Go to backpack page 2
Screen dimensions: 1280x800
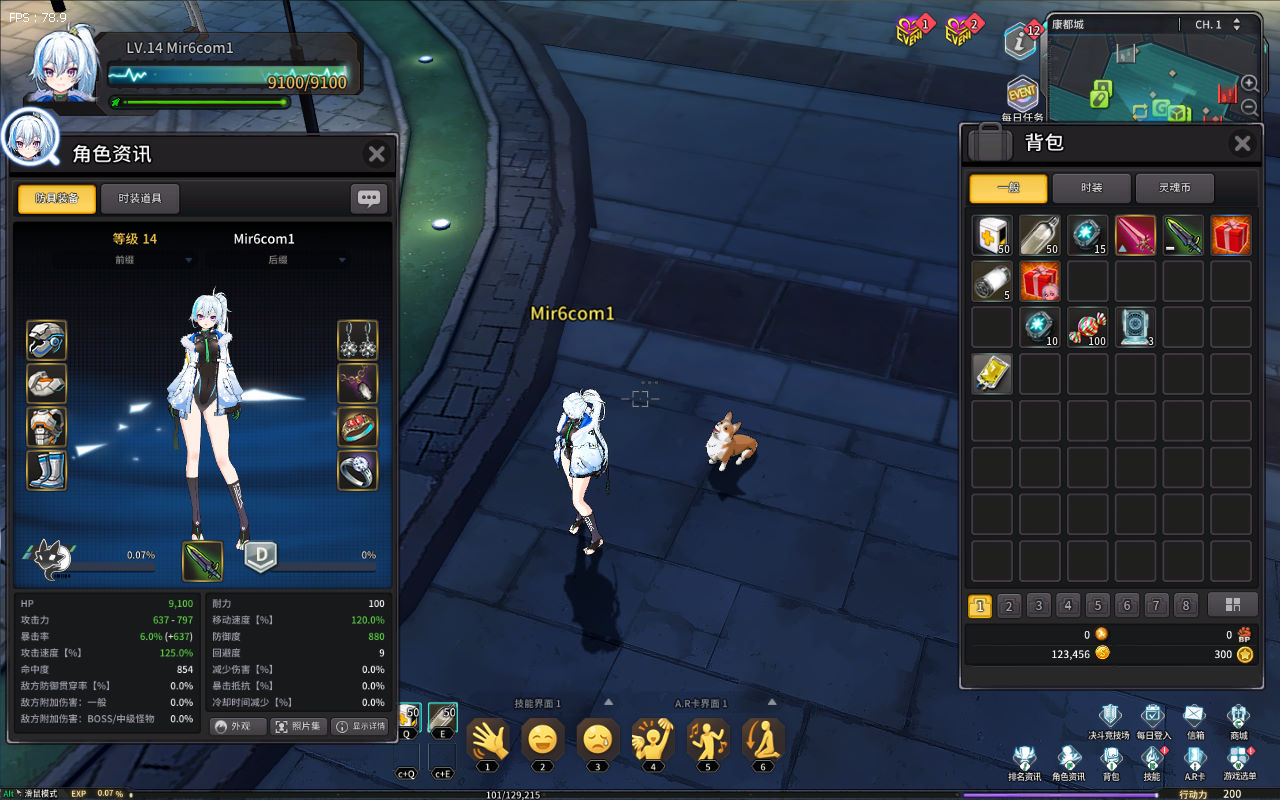click(1009, 606)
